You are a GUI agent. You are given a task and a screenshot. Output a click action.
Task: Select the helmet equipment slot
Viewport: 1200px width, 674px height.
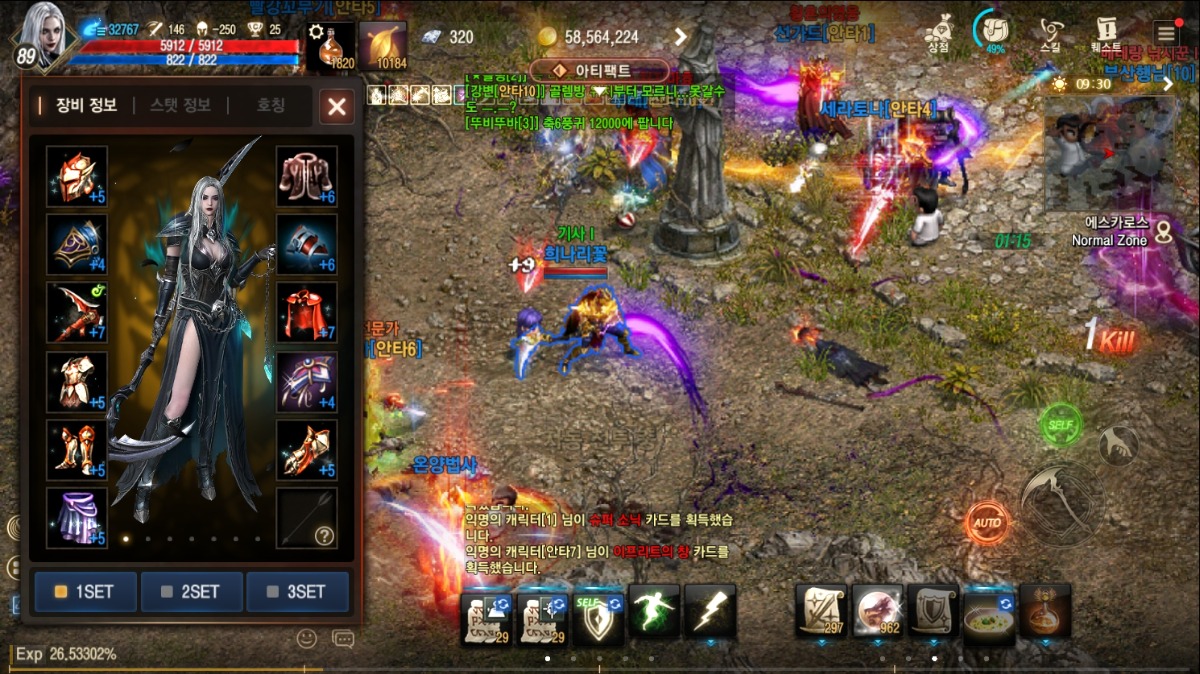click(77, 176)
